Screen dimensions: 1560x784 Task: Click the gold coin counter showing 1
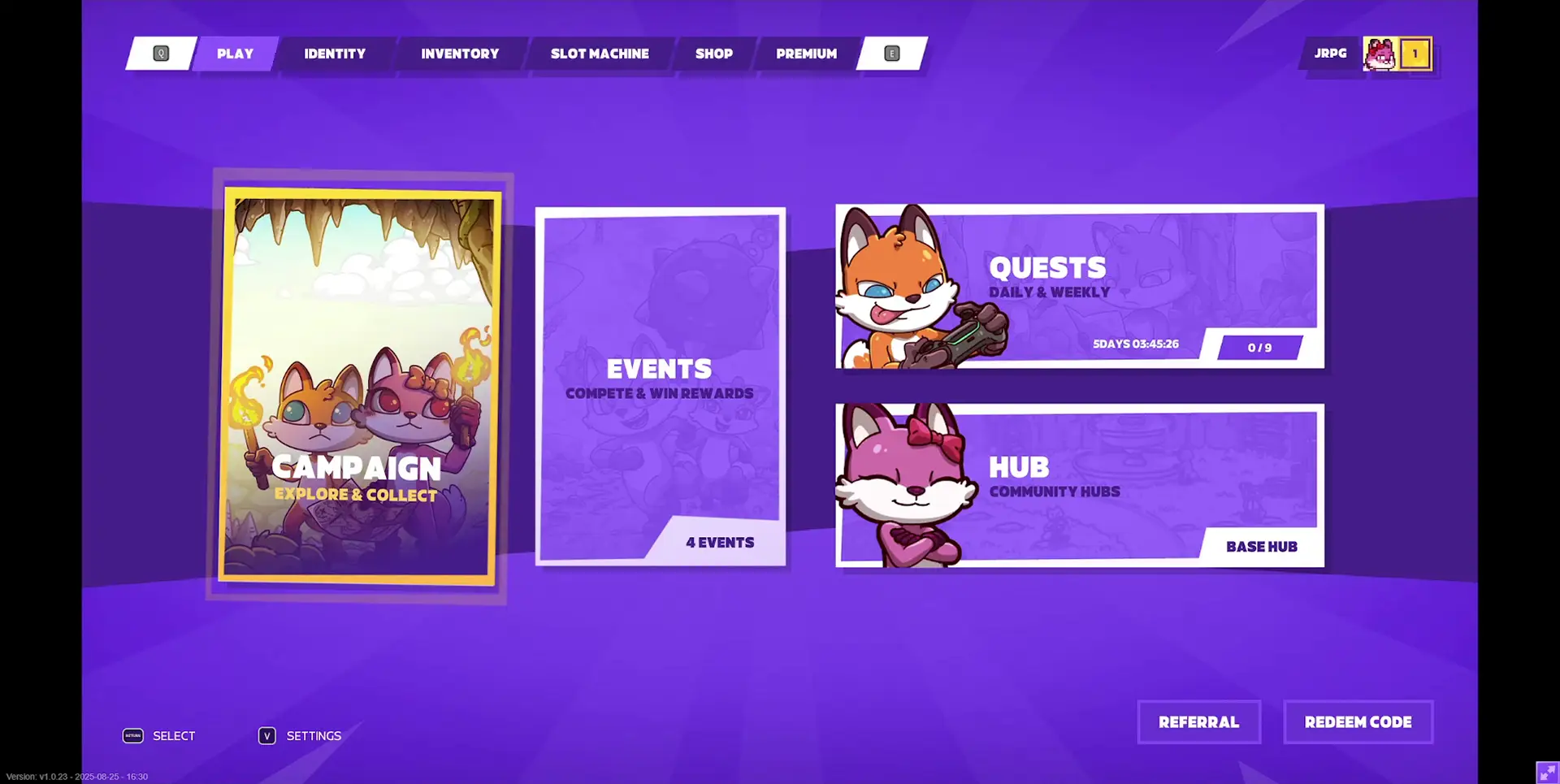pyautogui.click(x=1416, y=54)
